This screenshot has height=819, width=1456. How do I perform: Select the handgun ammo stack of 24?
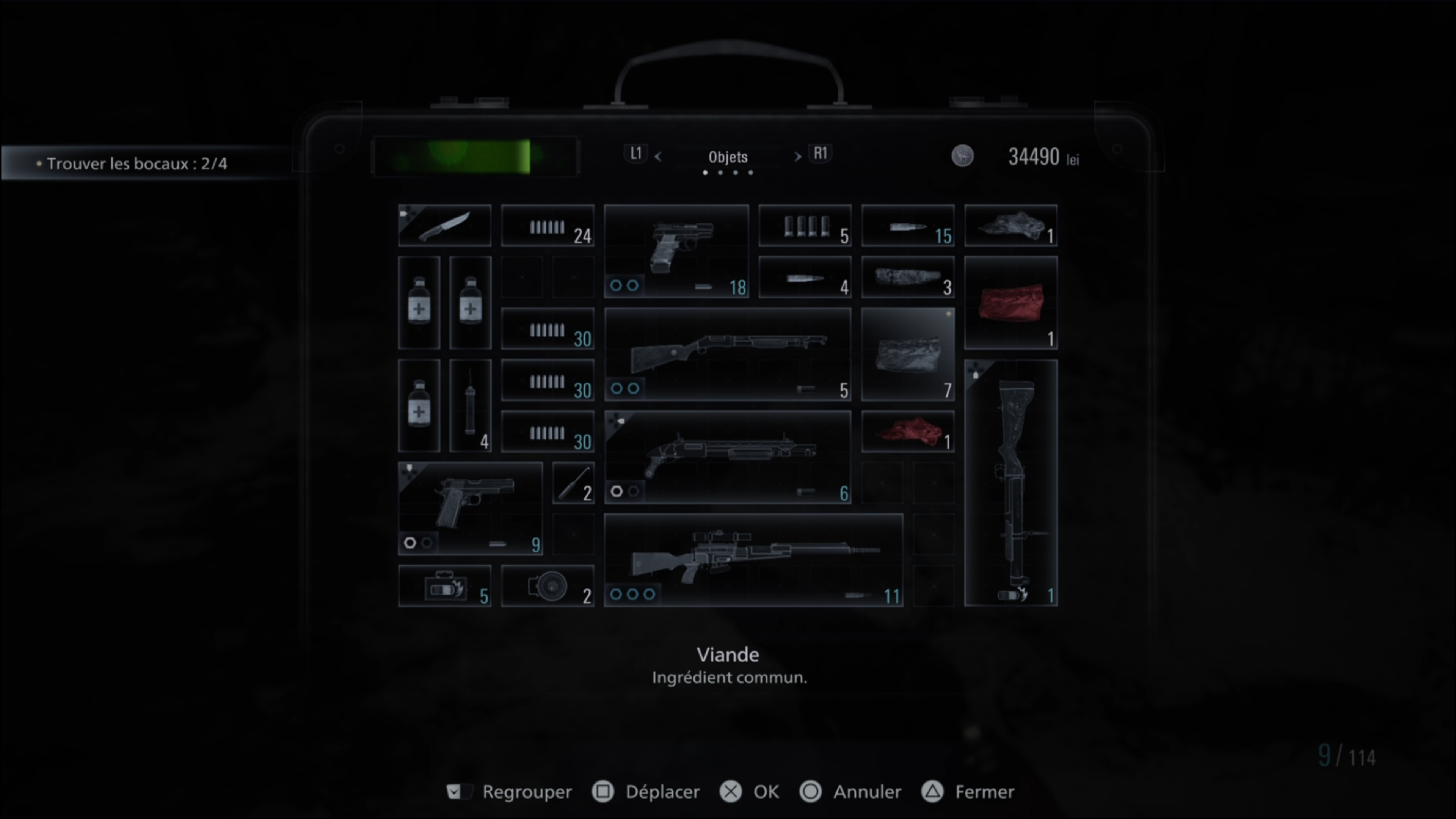coord(547,226)
